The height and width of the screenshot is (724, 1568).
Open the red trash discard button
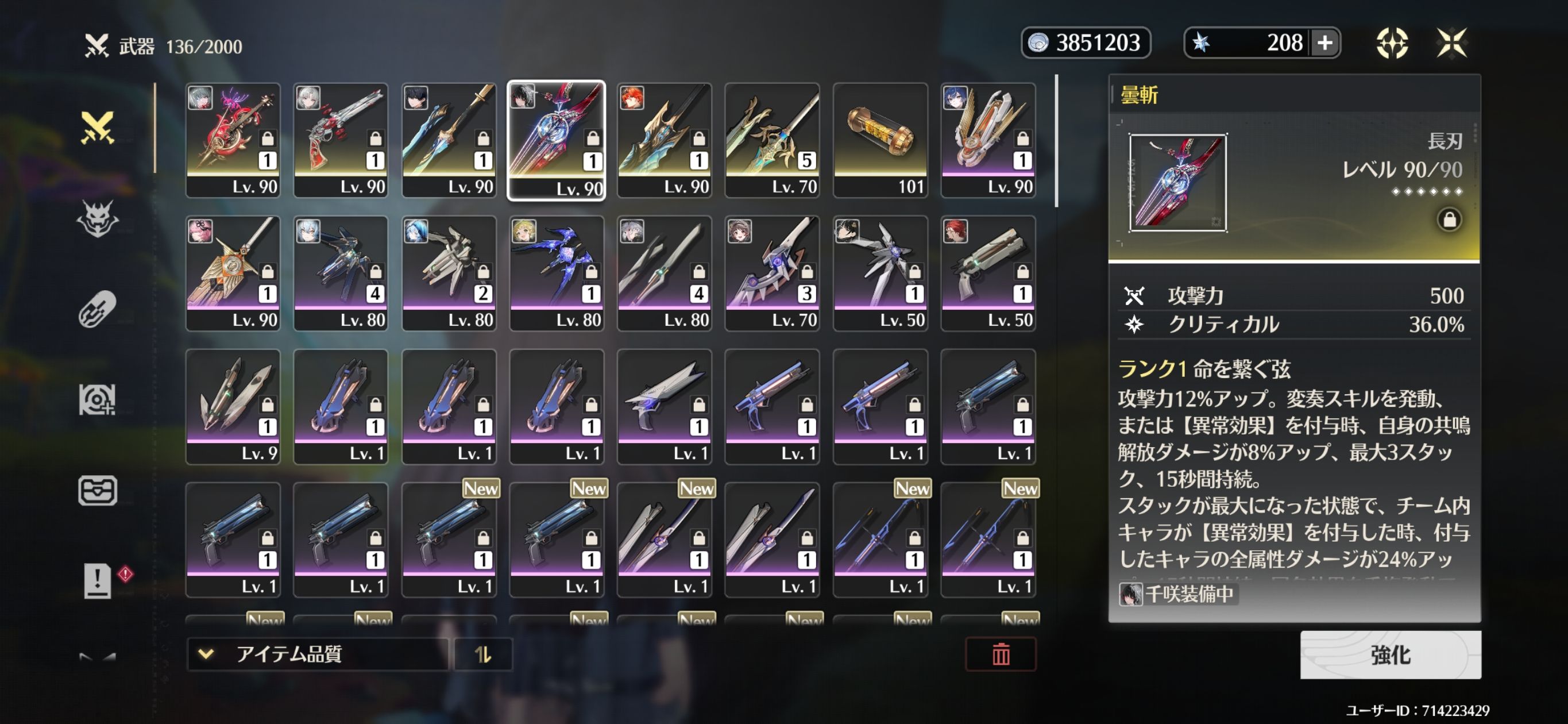[x=1001, y=654]
